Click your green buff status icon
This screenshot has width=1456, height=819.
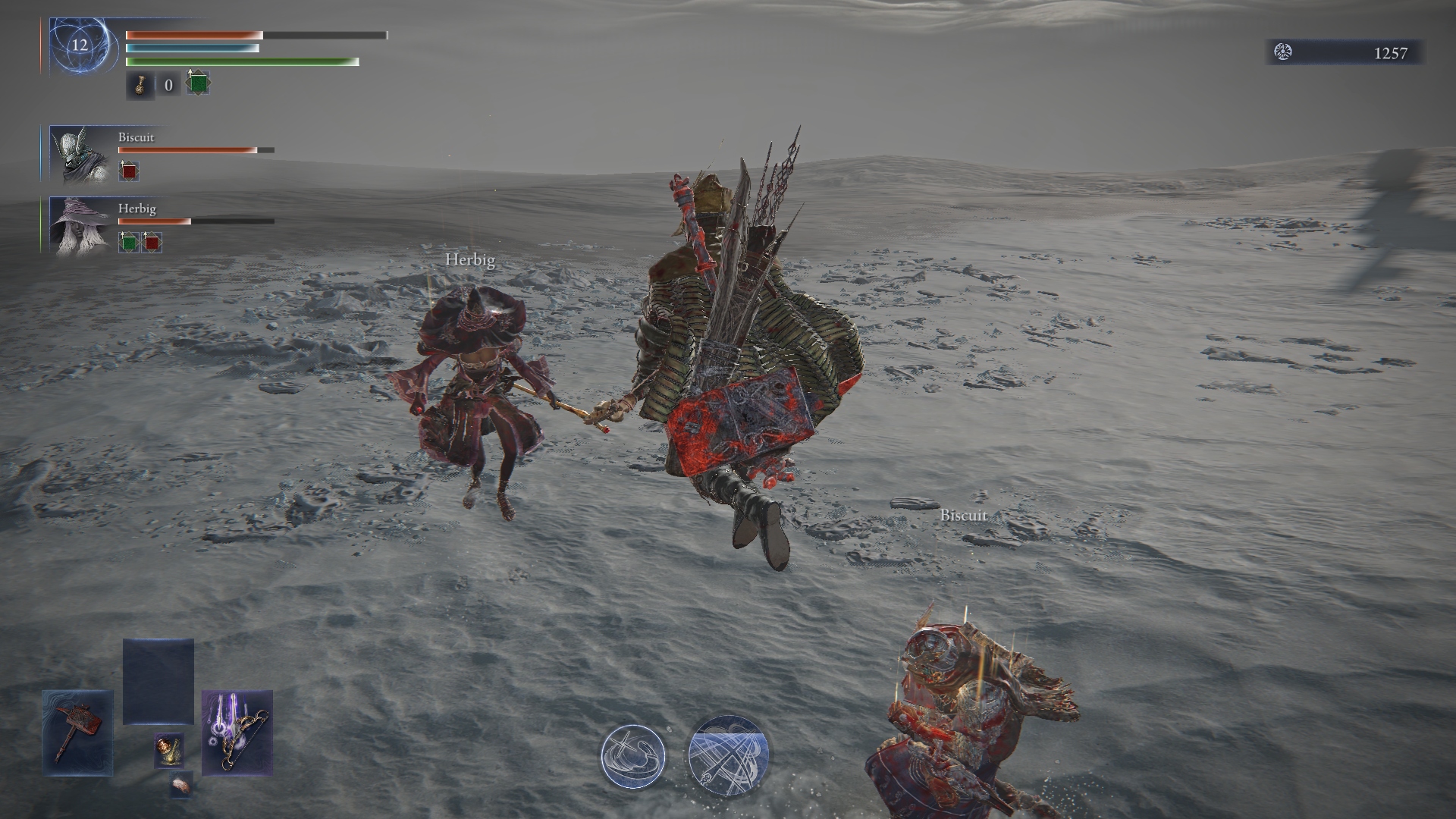[198, 83]
